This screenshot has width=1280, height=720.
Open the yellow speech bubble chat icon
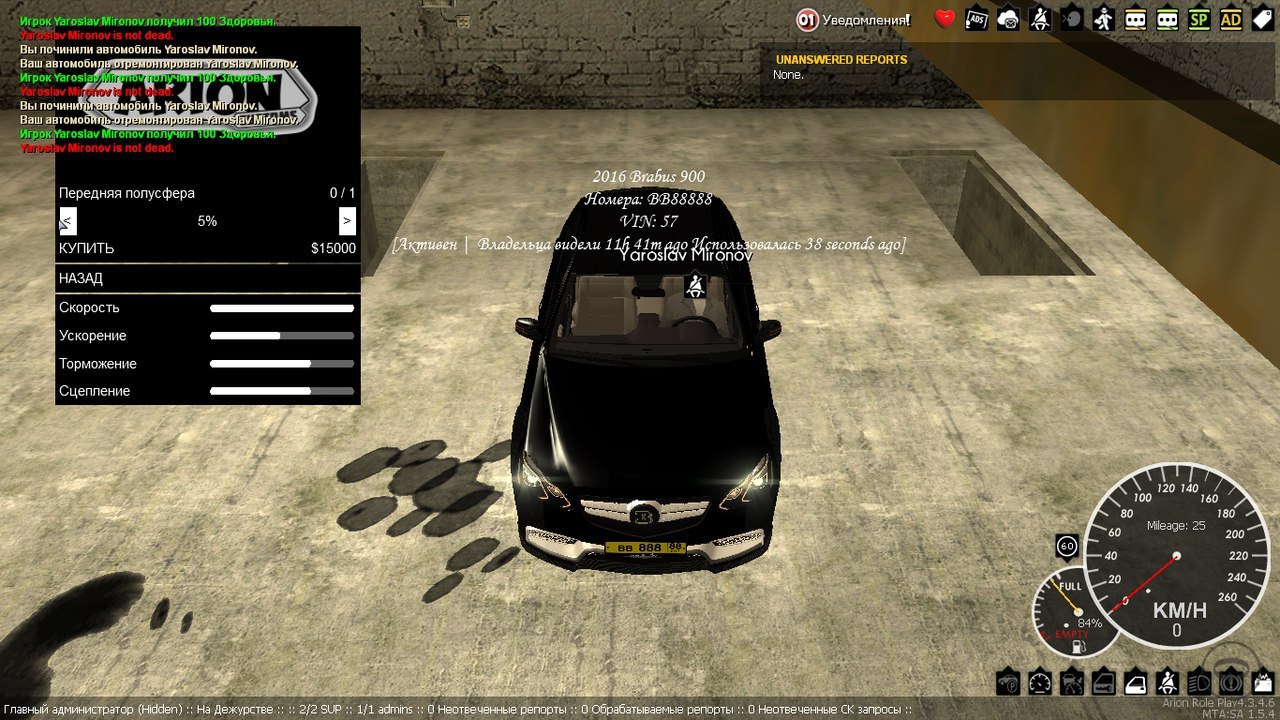[x=1135, y=19]
